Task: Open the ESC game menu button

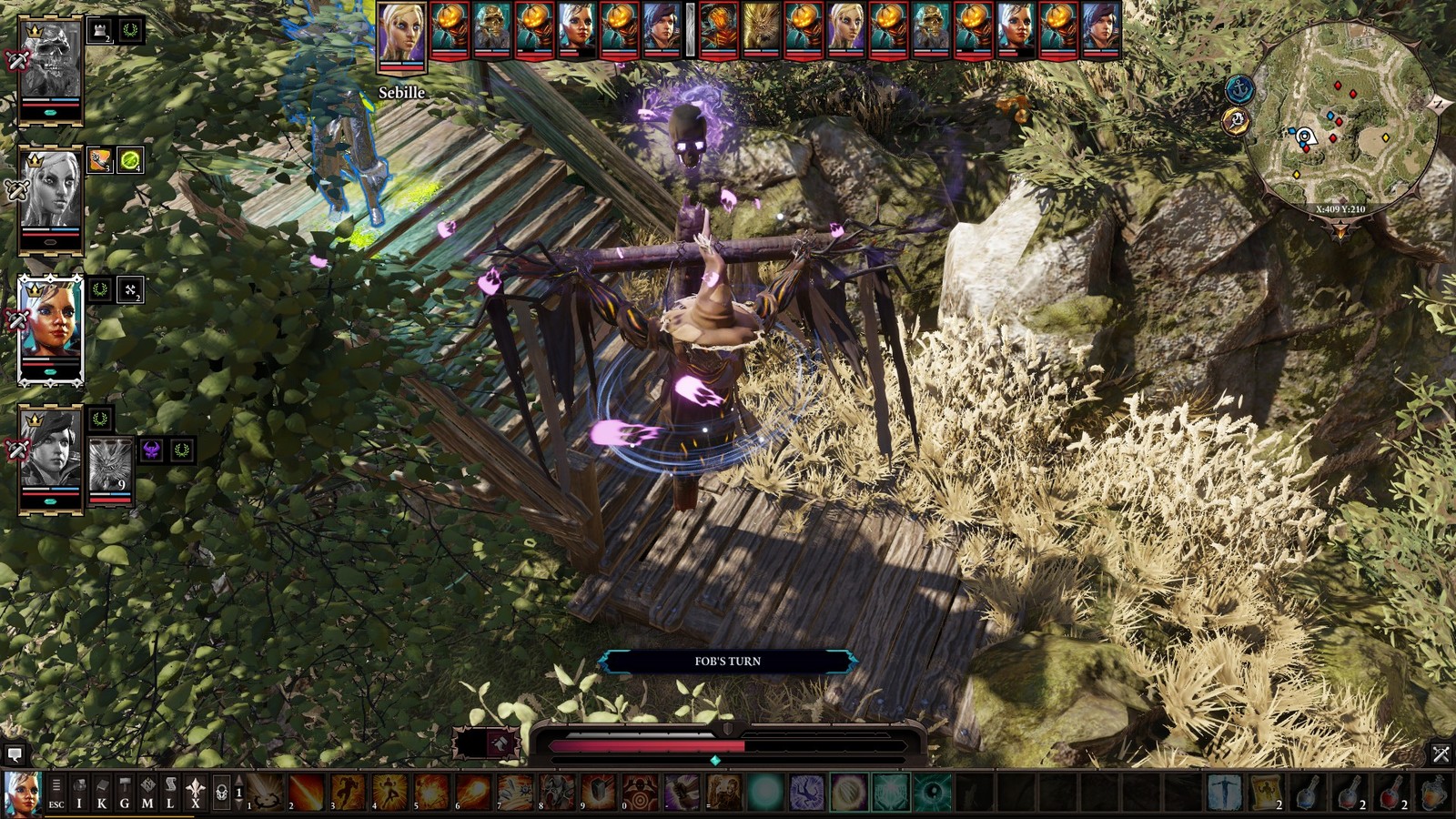Action: point(56,794)
